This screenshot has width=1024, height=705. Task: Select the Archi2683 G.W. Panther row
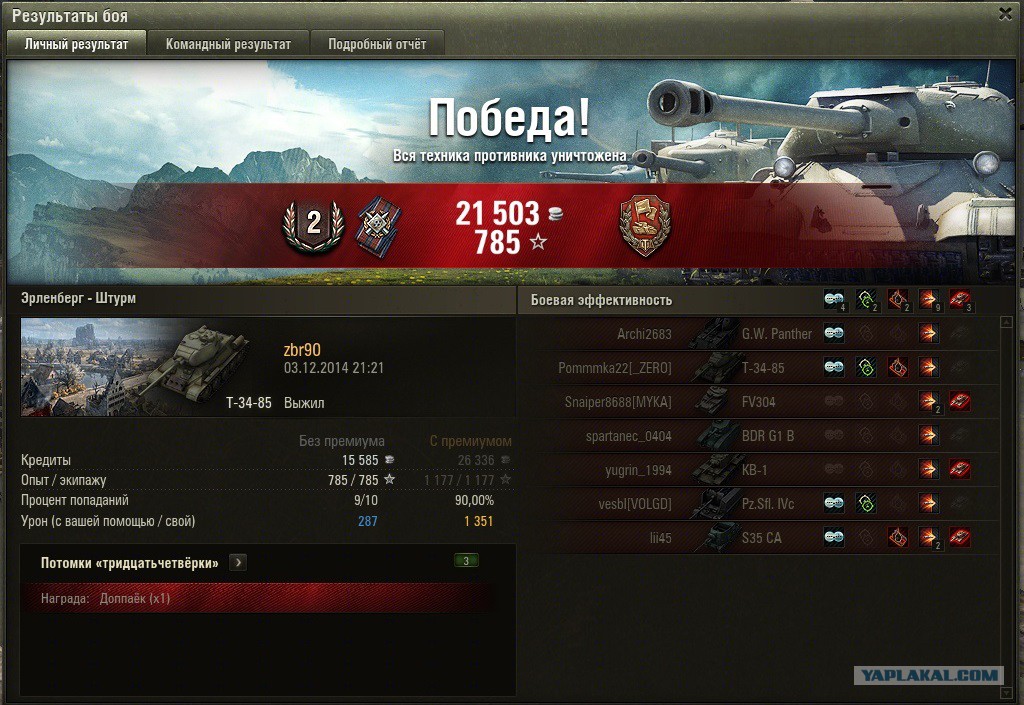(760, 334)
